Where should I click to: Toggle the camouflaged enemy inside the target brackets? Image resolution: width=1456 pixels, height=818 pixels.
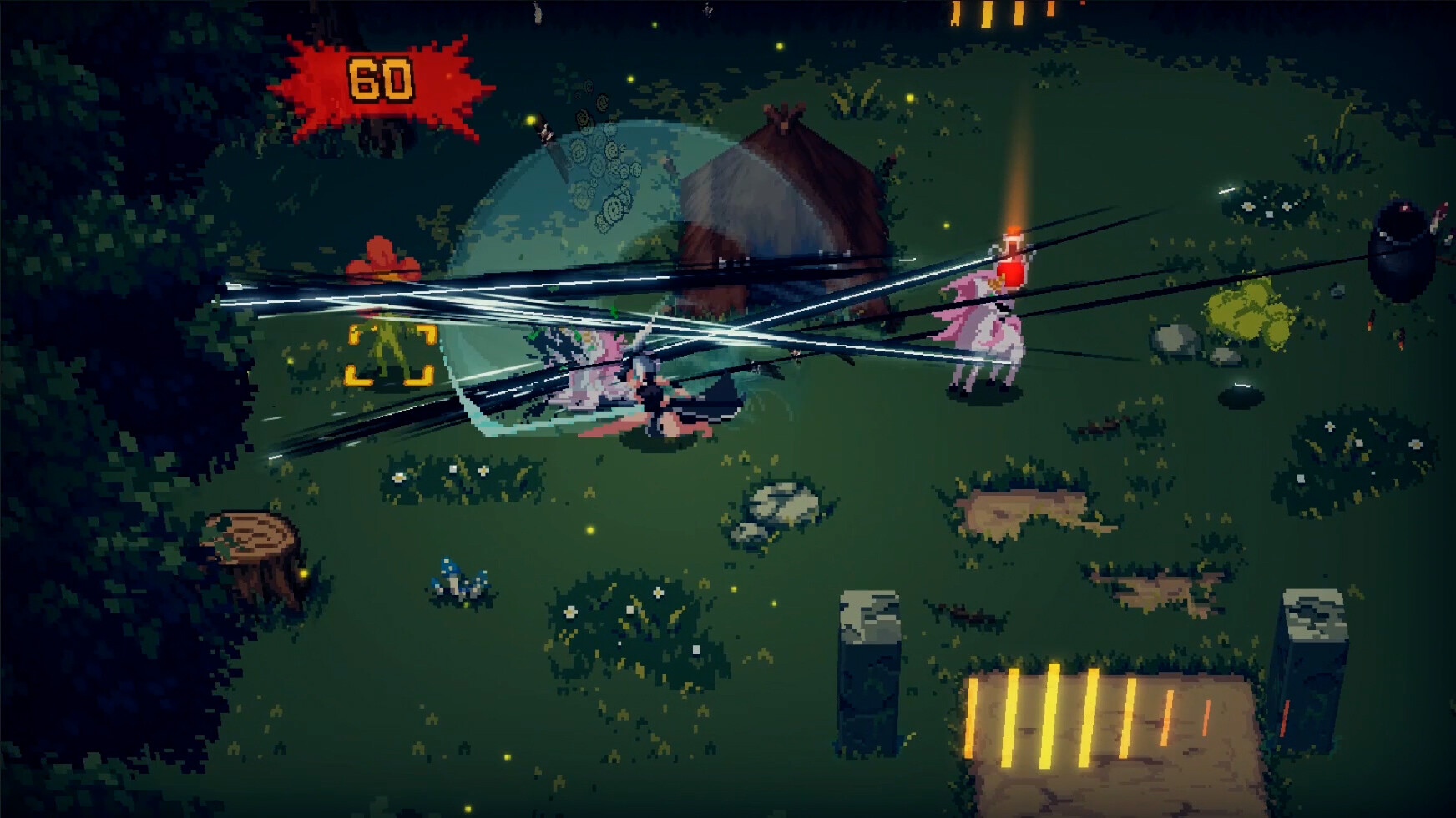coord(389,351)
